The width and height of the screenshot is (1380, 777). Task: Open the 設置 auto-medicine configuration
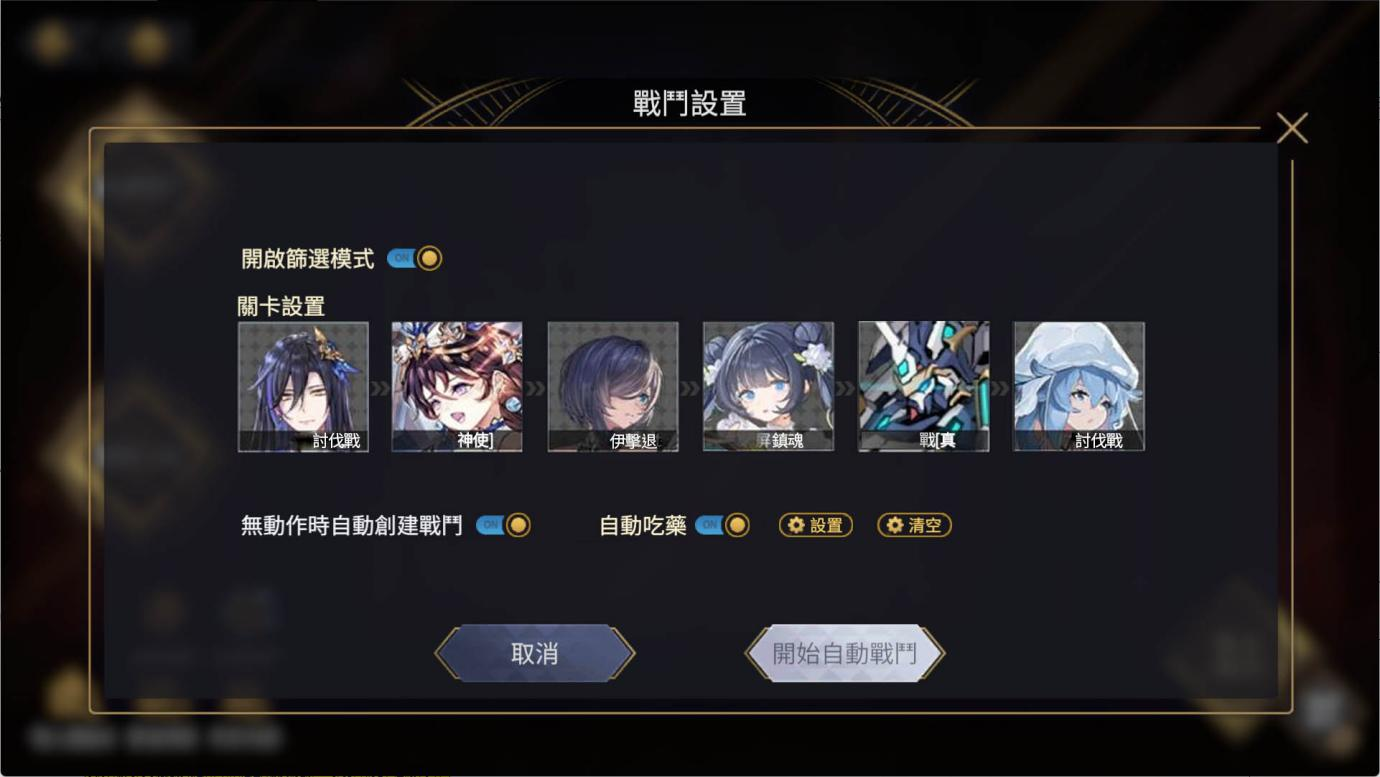point(814,524)
